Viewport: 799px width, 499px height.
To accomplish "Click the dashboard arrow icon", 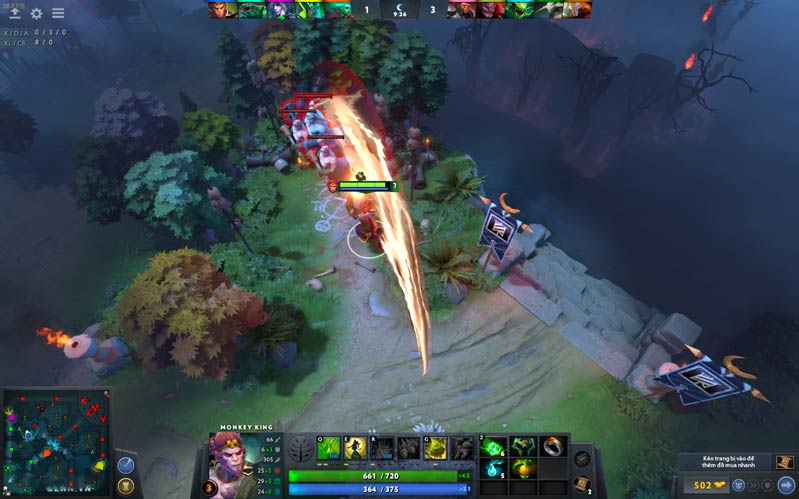I will 14,14.
